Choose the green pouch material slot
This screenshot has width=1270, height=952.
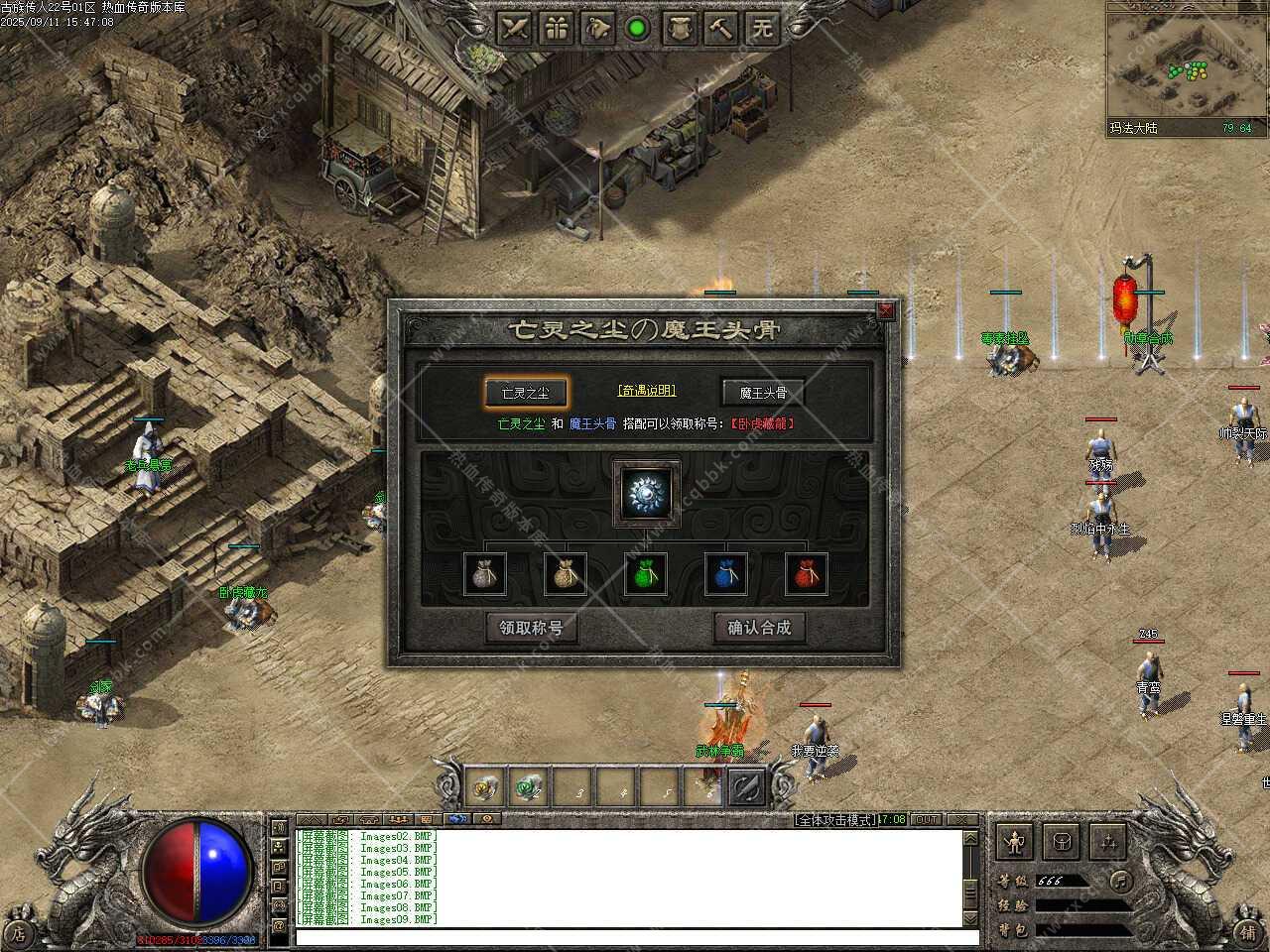tap(646, 574)
